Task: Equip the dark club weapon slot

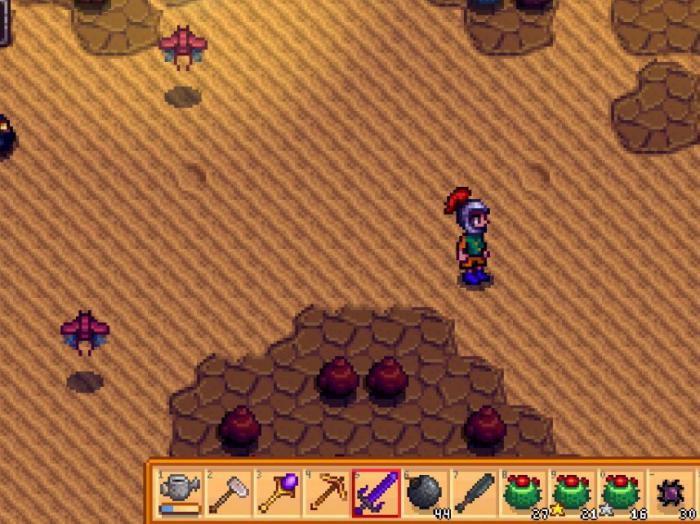Action: point(474,492)
